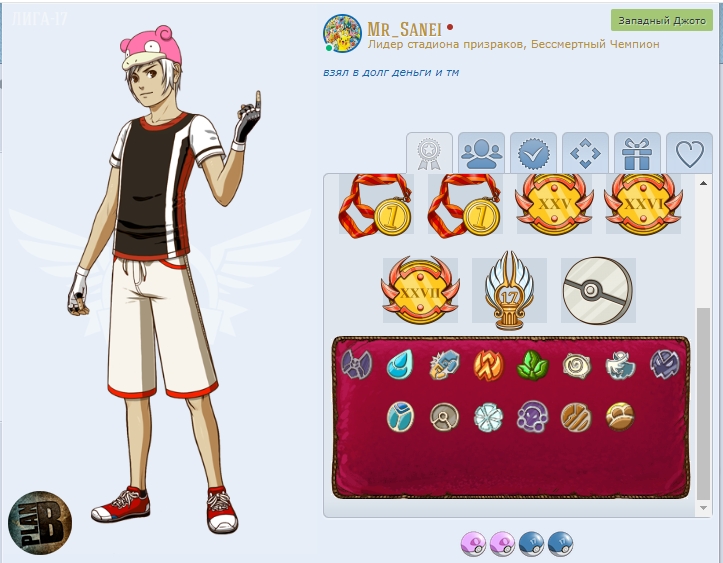
Task: Switch to the awards ribbon tab
Action: pyautogui.click(x=429, y=153)
